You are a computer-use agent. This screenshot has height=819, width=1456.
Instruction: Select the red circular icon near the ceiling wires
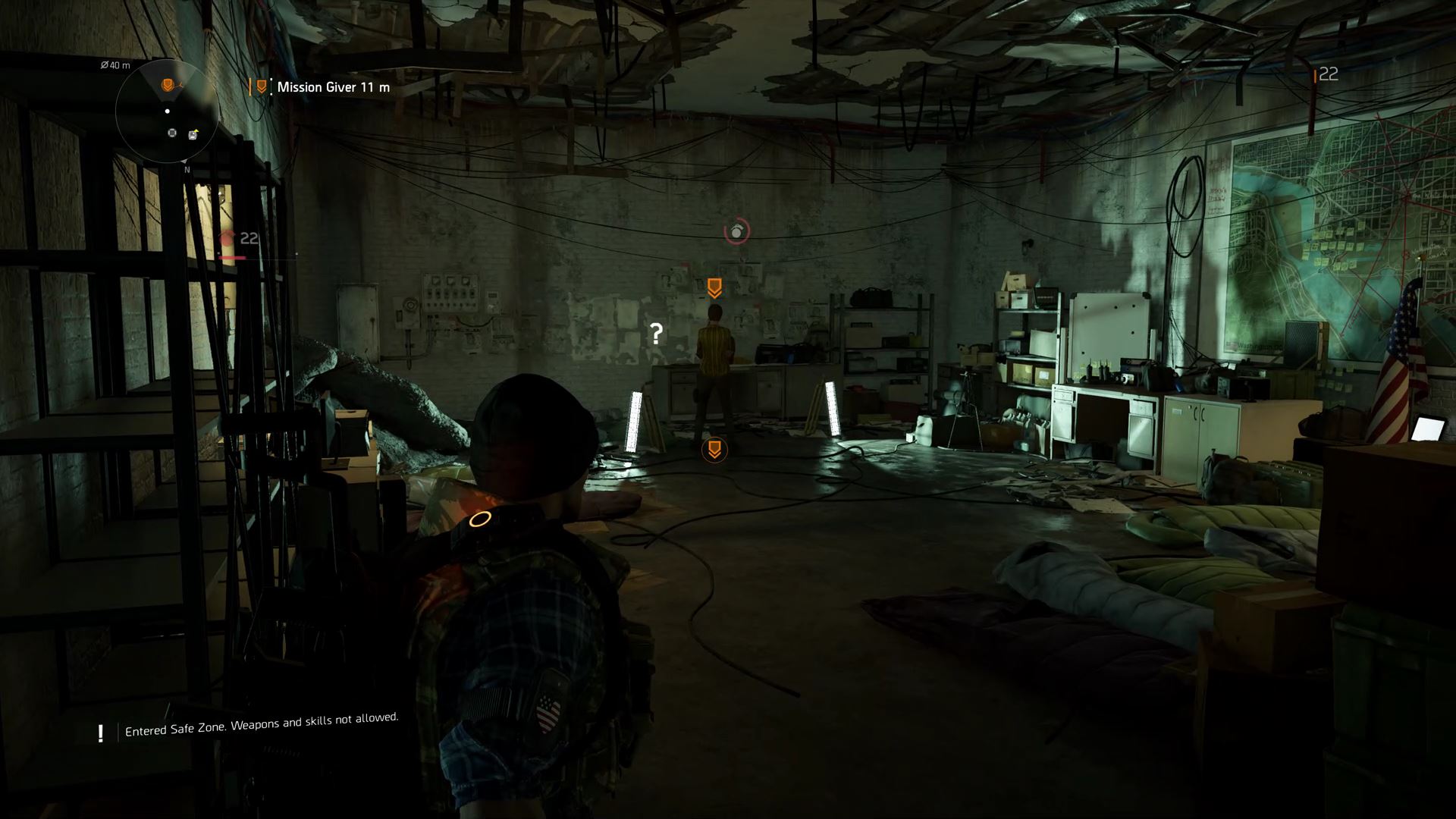[x=736, y=231]
